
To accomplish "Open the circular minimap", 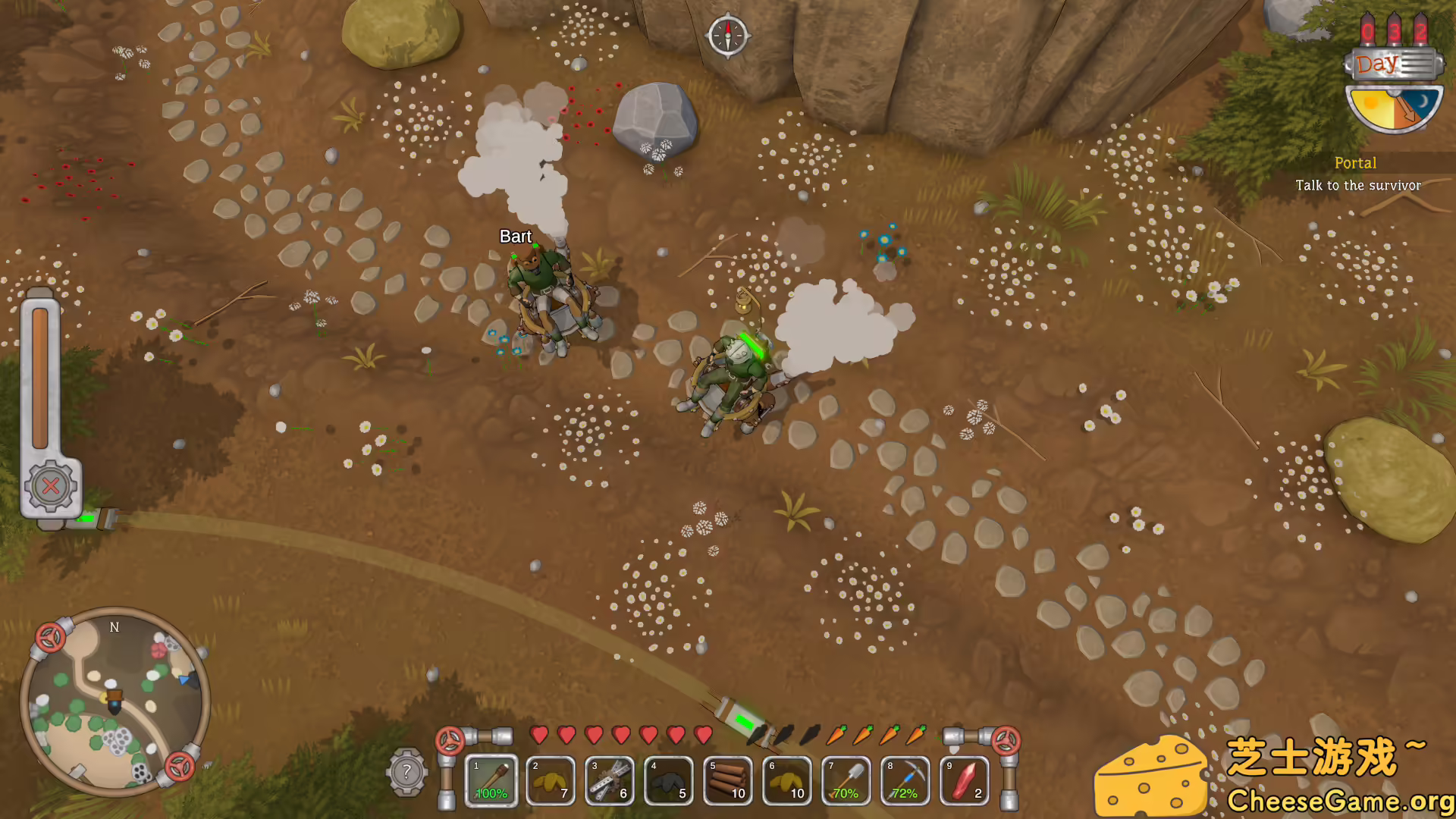I will (114, 701).
